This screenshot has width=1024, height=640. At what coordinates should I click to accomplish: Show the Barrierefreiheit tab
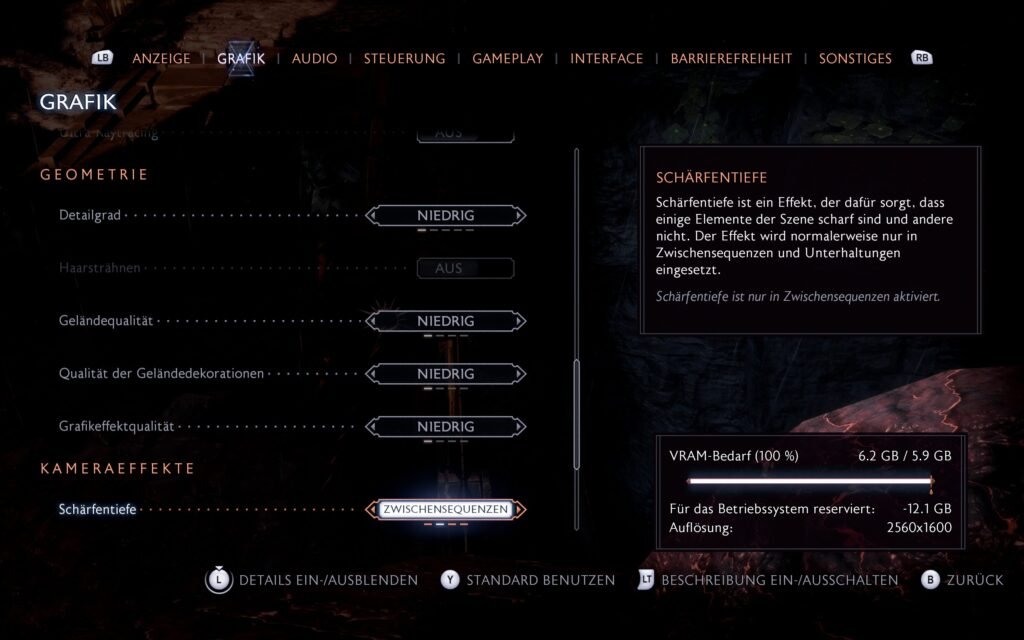(x=731, y=58)
